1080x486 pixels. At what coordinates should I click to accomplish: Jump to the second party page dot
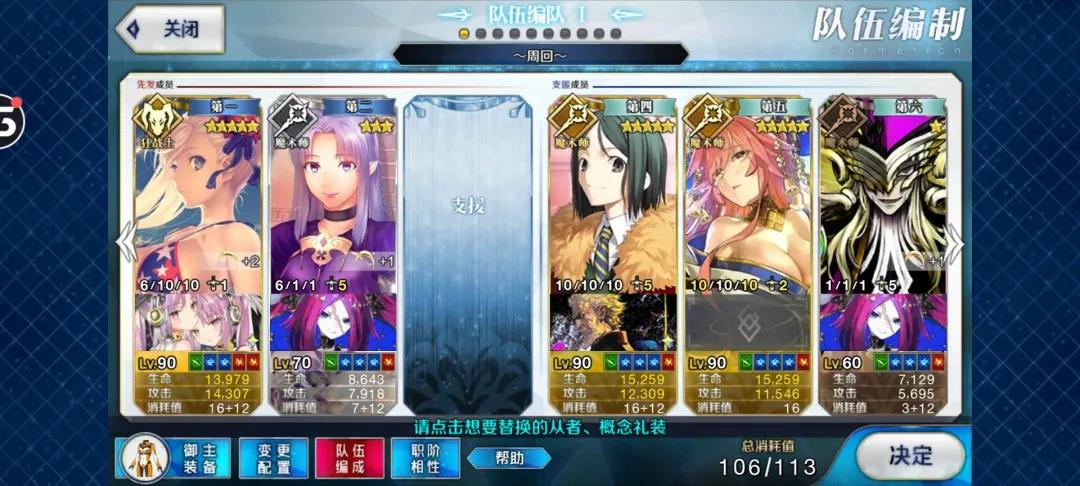481,33
